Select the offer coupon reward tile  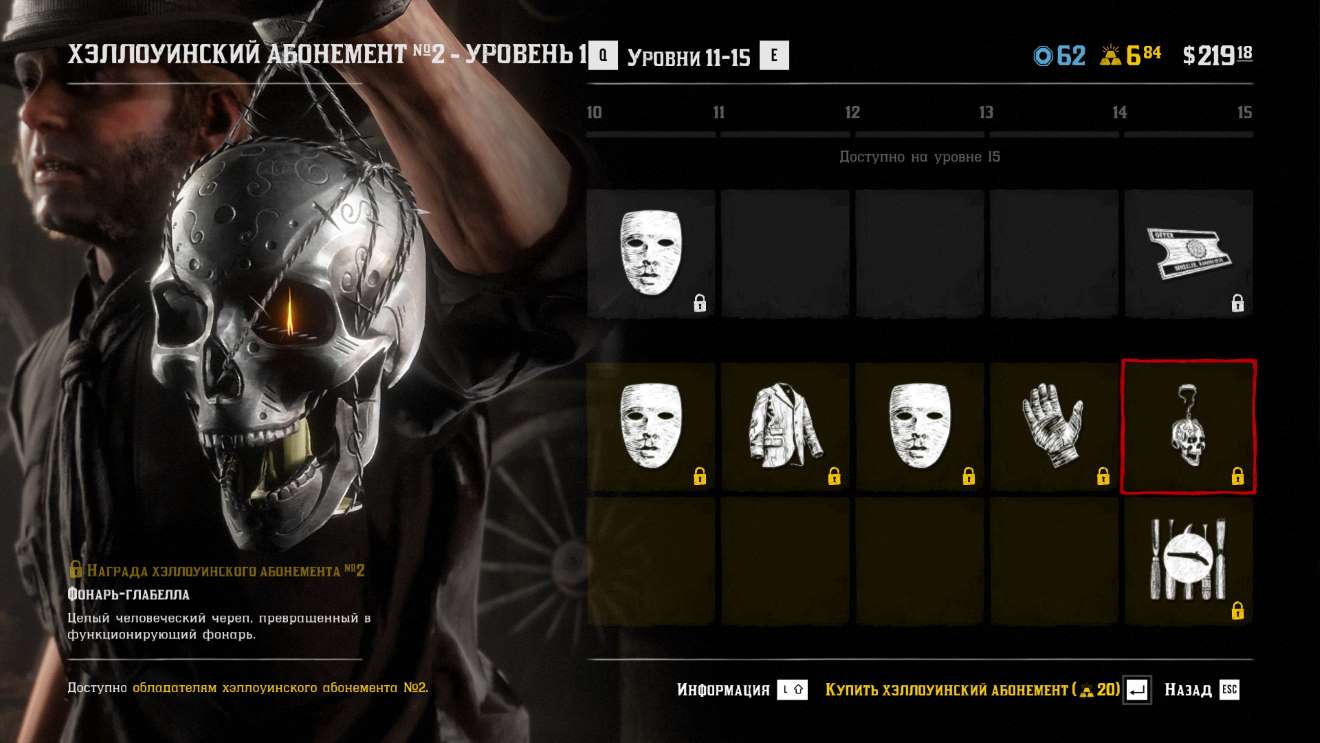click(x=1188, y=254)
